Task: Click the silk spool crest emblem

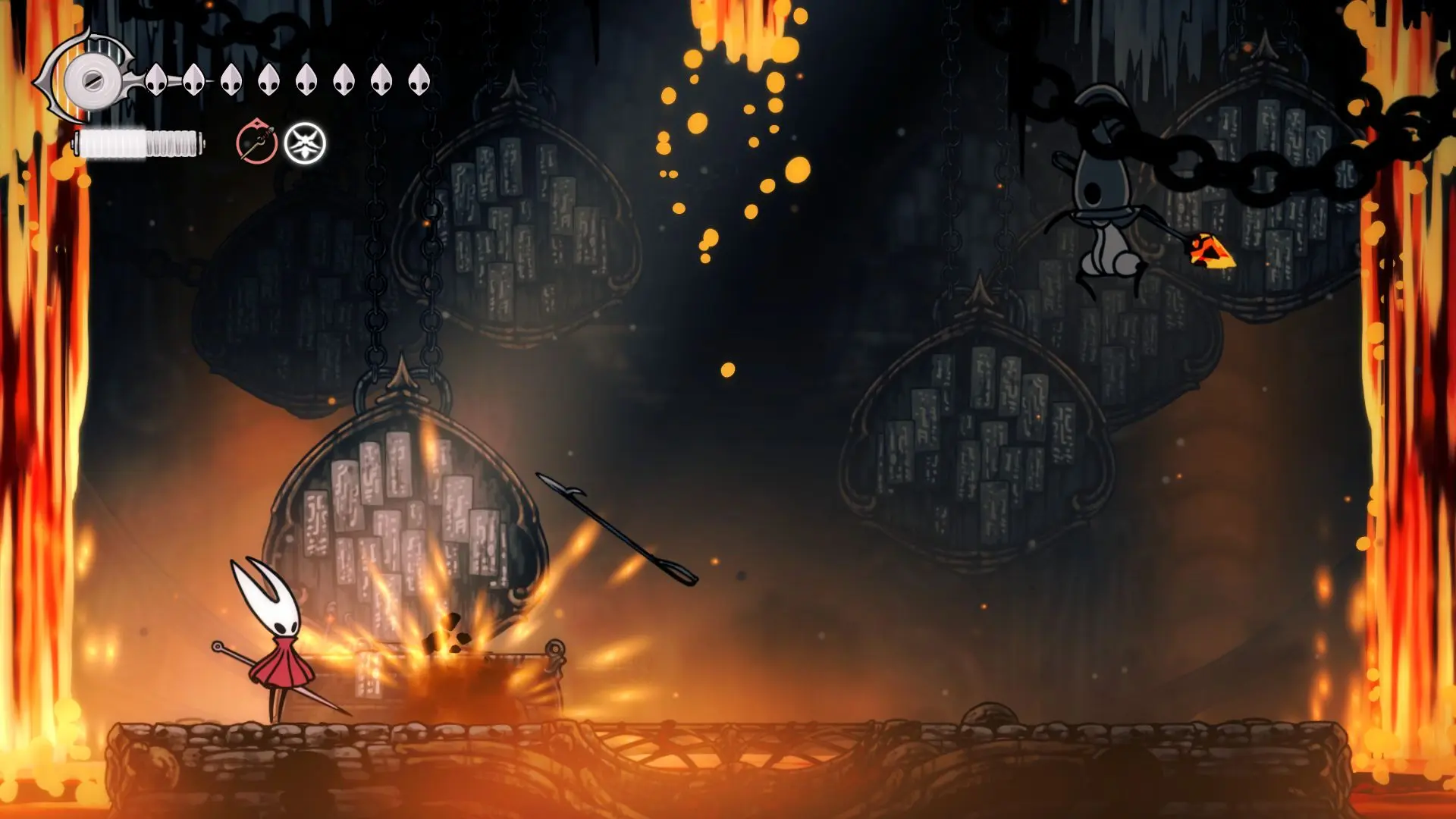Action: point(91,80)
